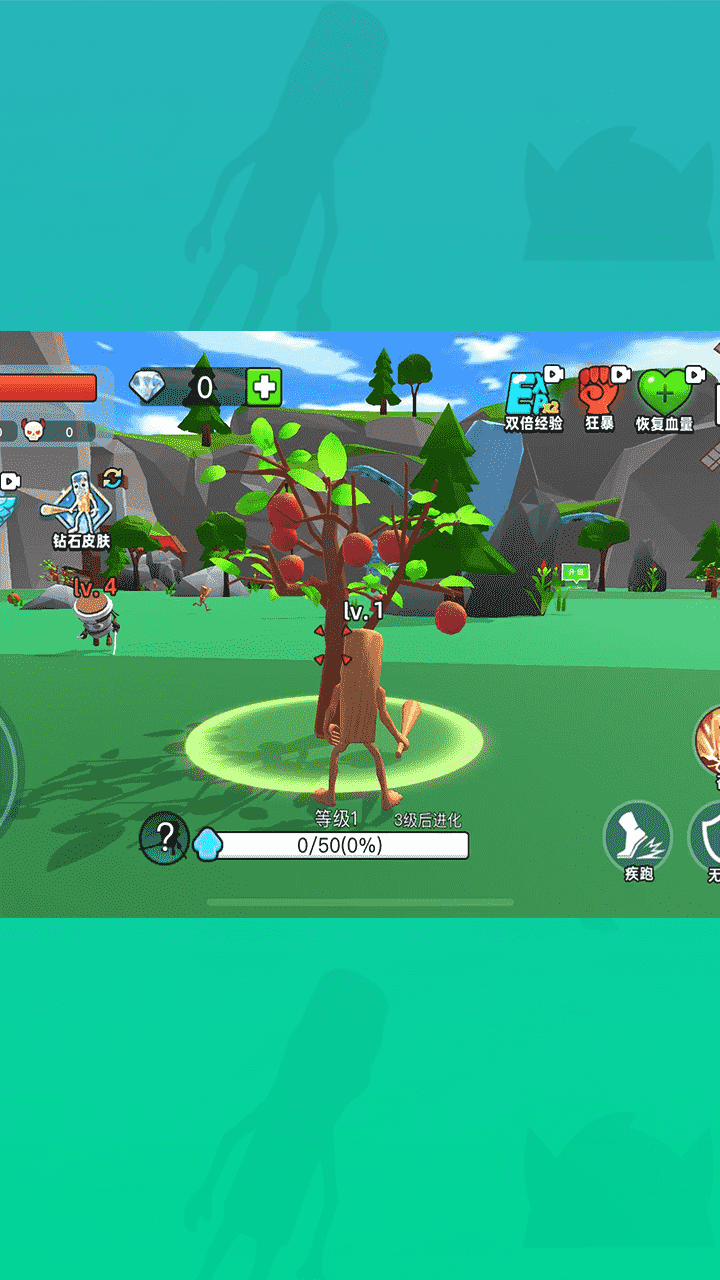Tap the green plus to add diamonds
Image resolution: width=720 pixels, height=1280 pixels.
click(264, 387)
